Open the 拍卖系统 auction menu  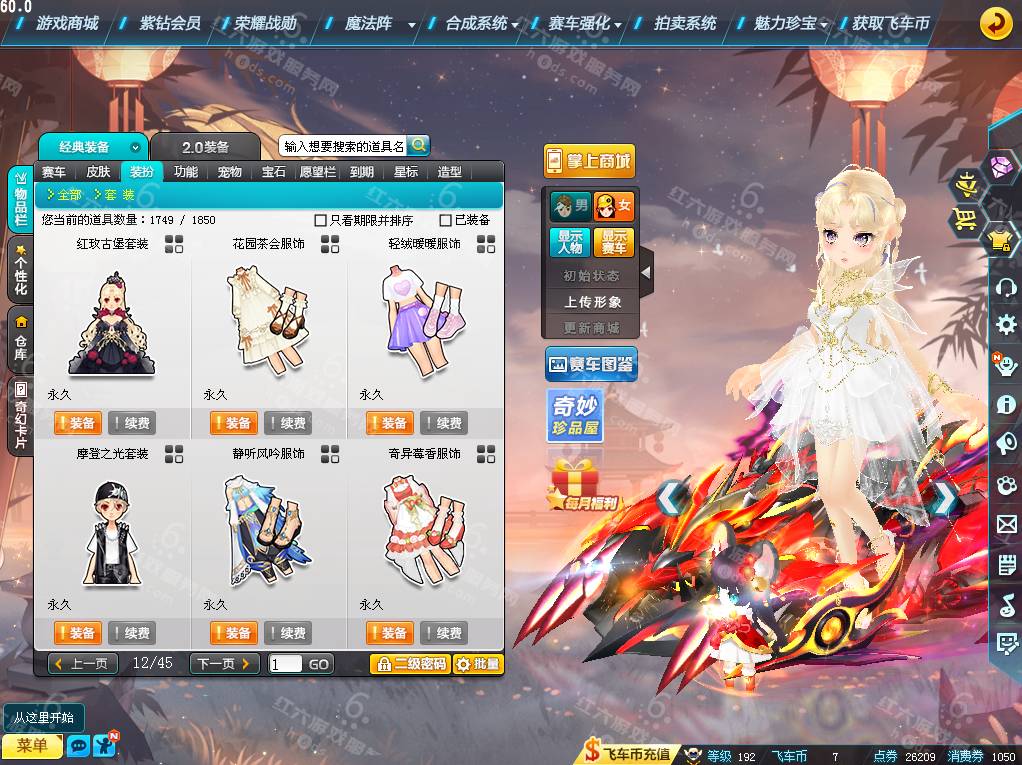685,23
